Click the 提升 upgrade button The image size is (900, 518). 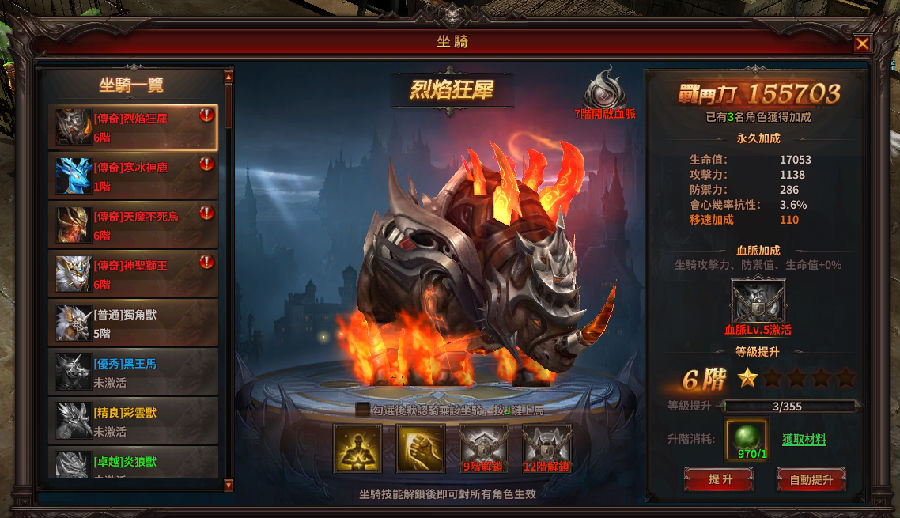pyautogui.click(x=718, y=479)
